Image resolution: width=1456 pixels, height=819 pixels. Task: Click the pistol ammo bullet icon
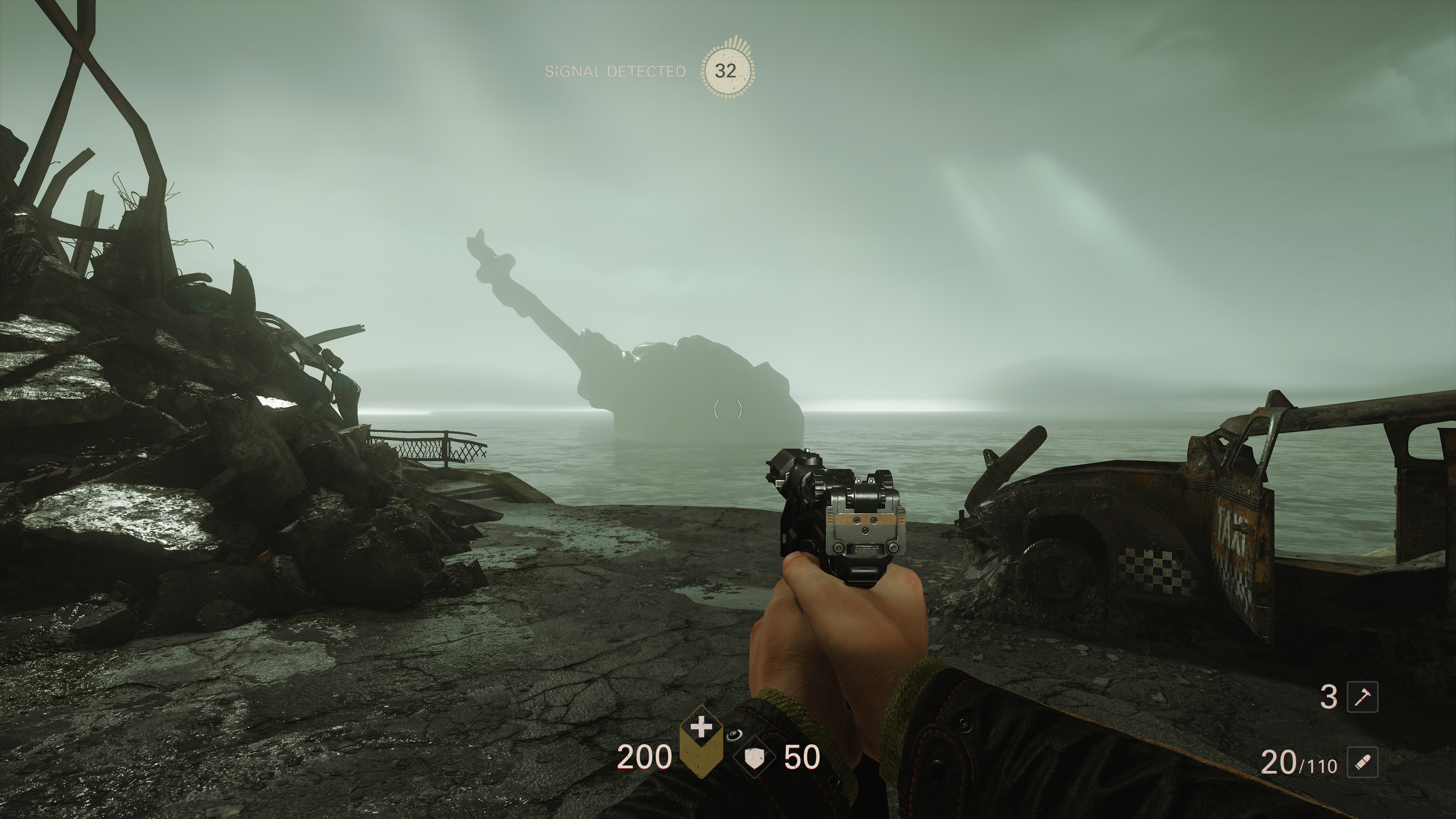point(1363,762)
